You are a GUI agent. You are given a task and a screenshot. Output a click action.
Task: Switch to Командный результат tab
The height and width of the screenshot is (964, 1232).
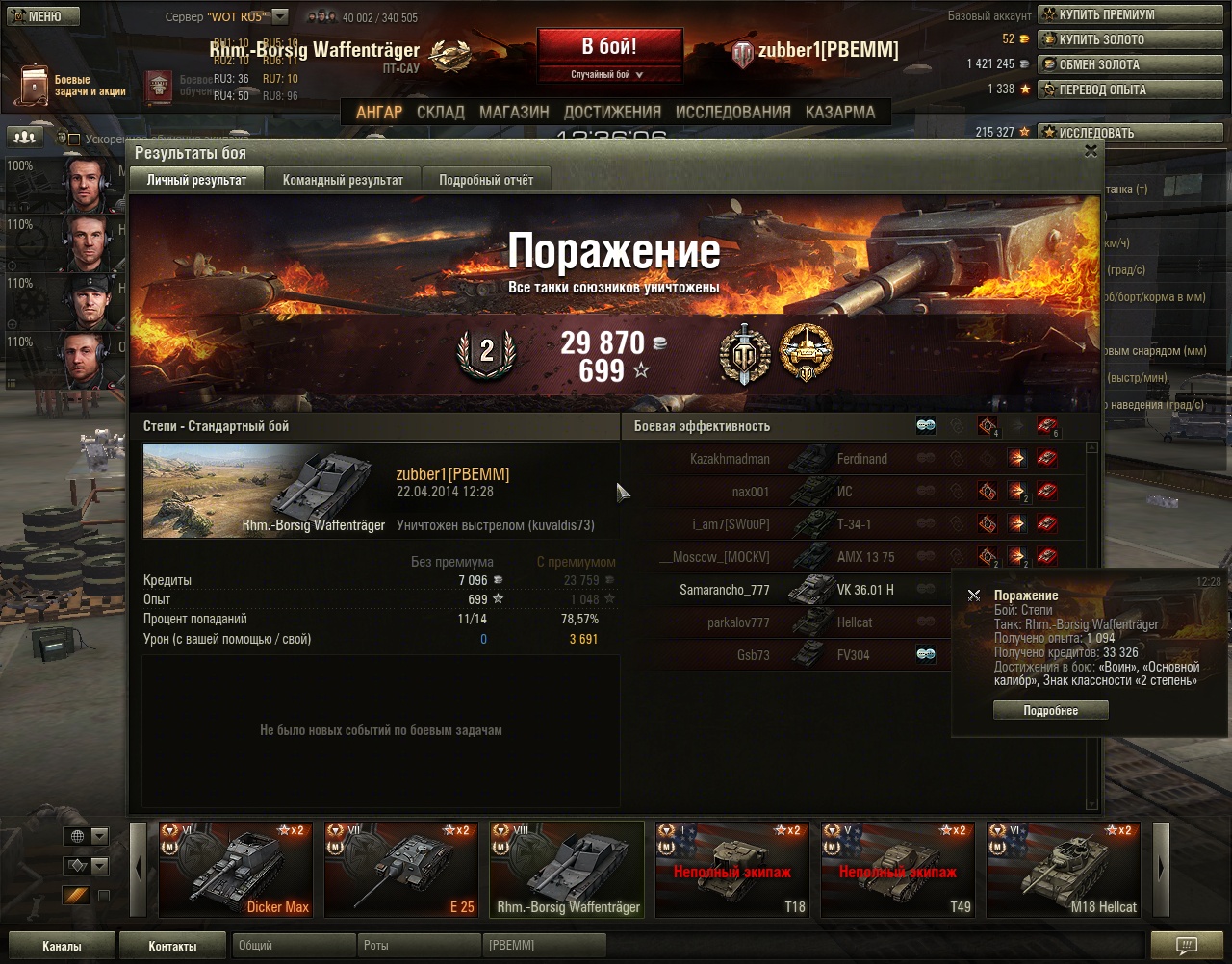343,180
